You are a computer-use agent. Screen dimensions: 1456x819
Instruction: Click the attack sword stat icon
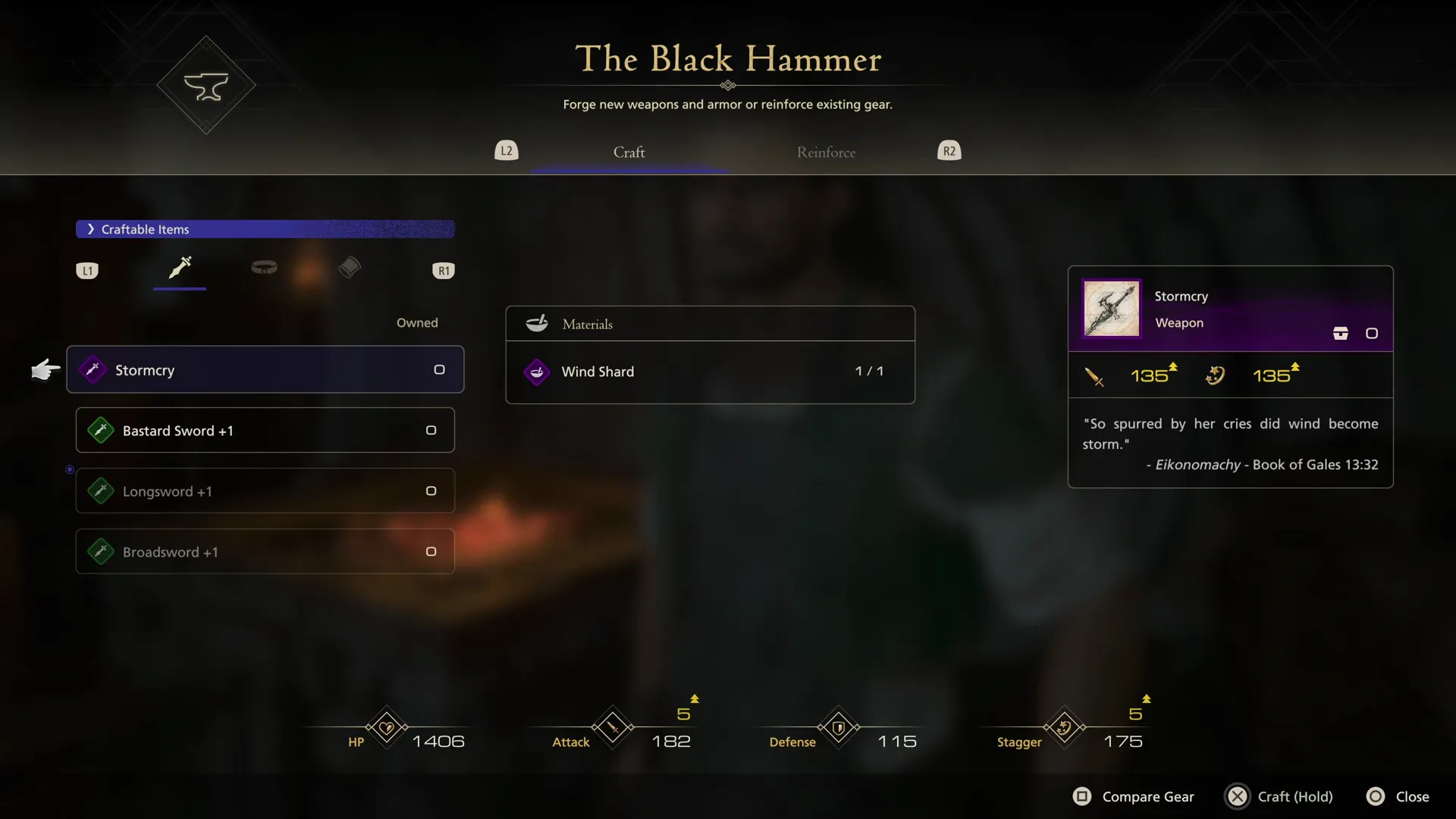click(612, 726)
